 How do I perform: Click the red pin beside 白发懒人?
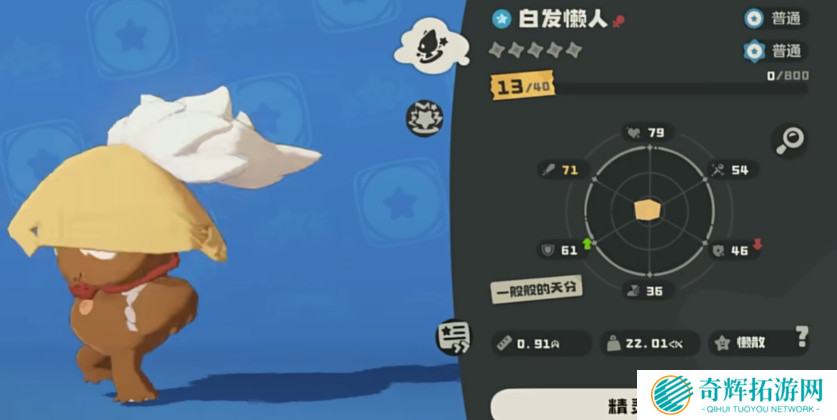[618, 20]
